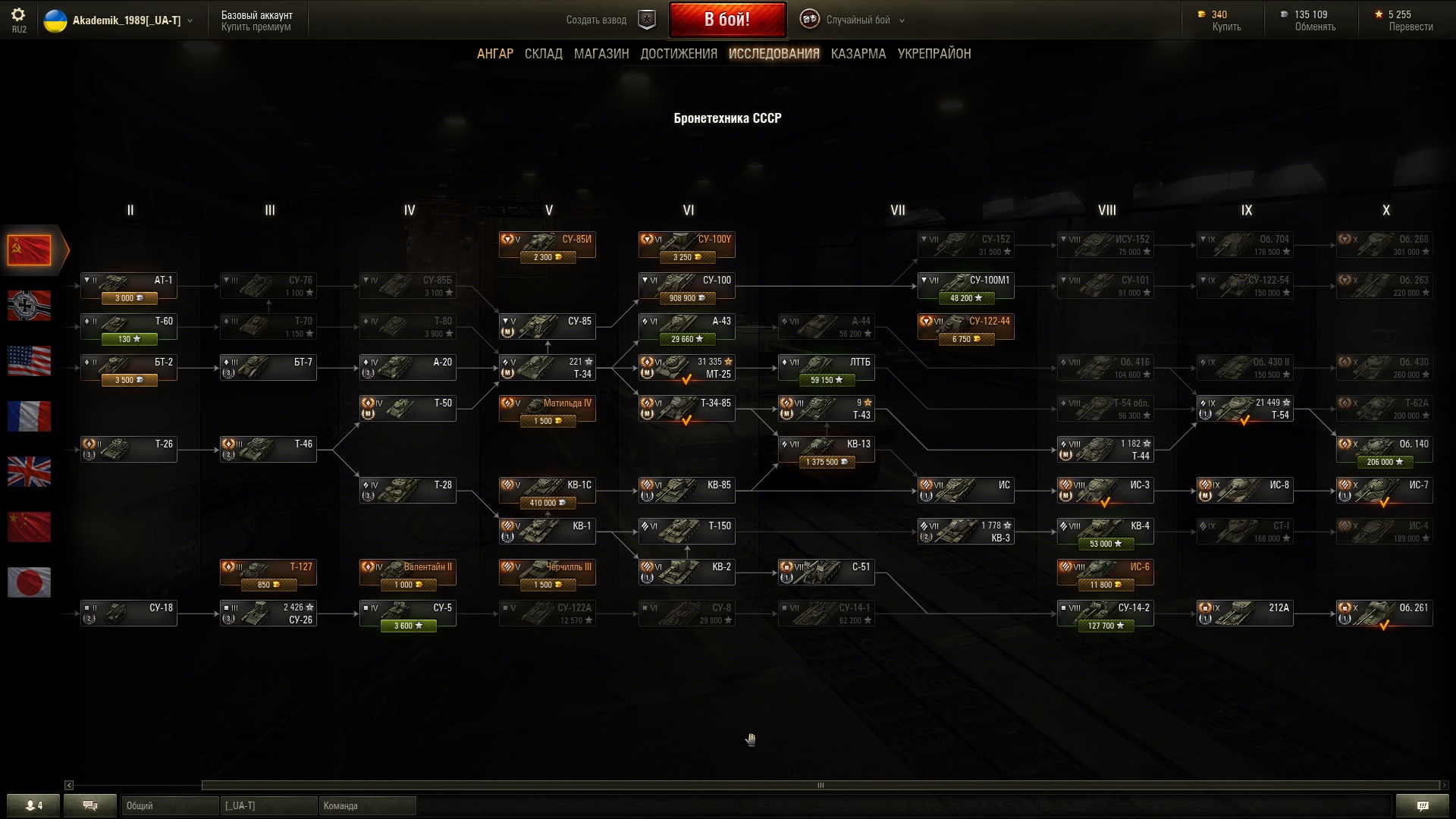Open the СУ-100 research node
The image size is (1456, 819).
pyautogui.click(x=686, y=287)
